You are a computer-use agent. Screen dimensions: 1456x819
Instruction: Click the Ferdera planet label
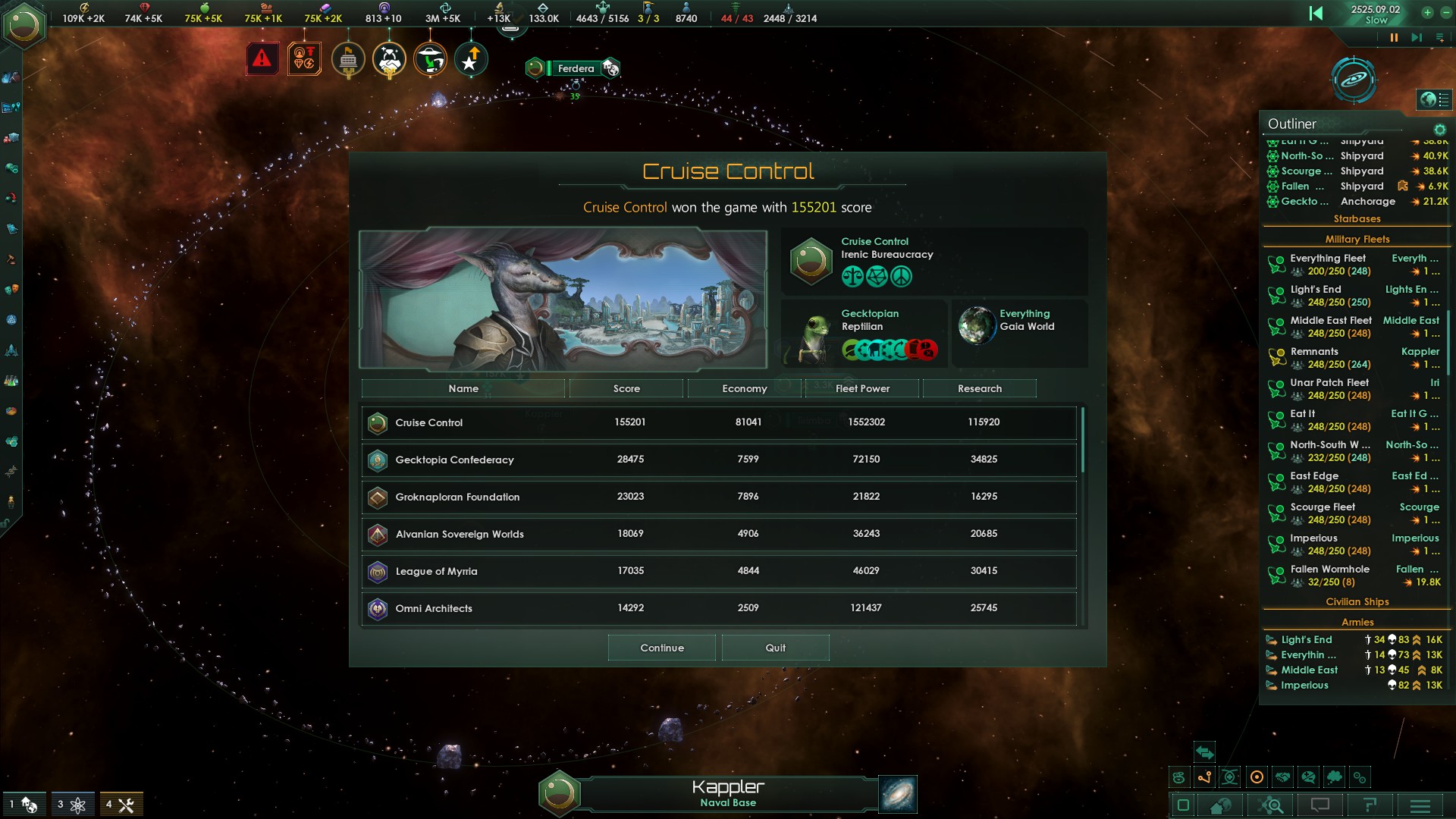click(576, 68)
